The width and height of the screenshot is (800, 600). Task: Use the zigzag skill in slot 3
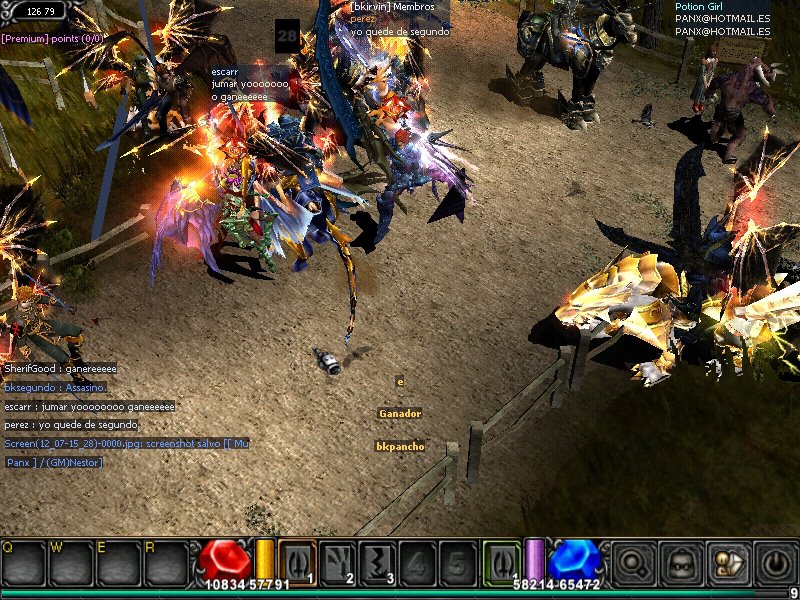coord(377,561)
